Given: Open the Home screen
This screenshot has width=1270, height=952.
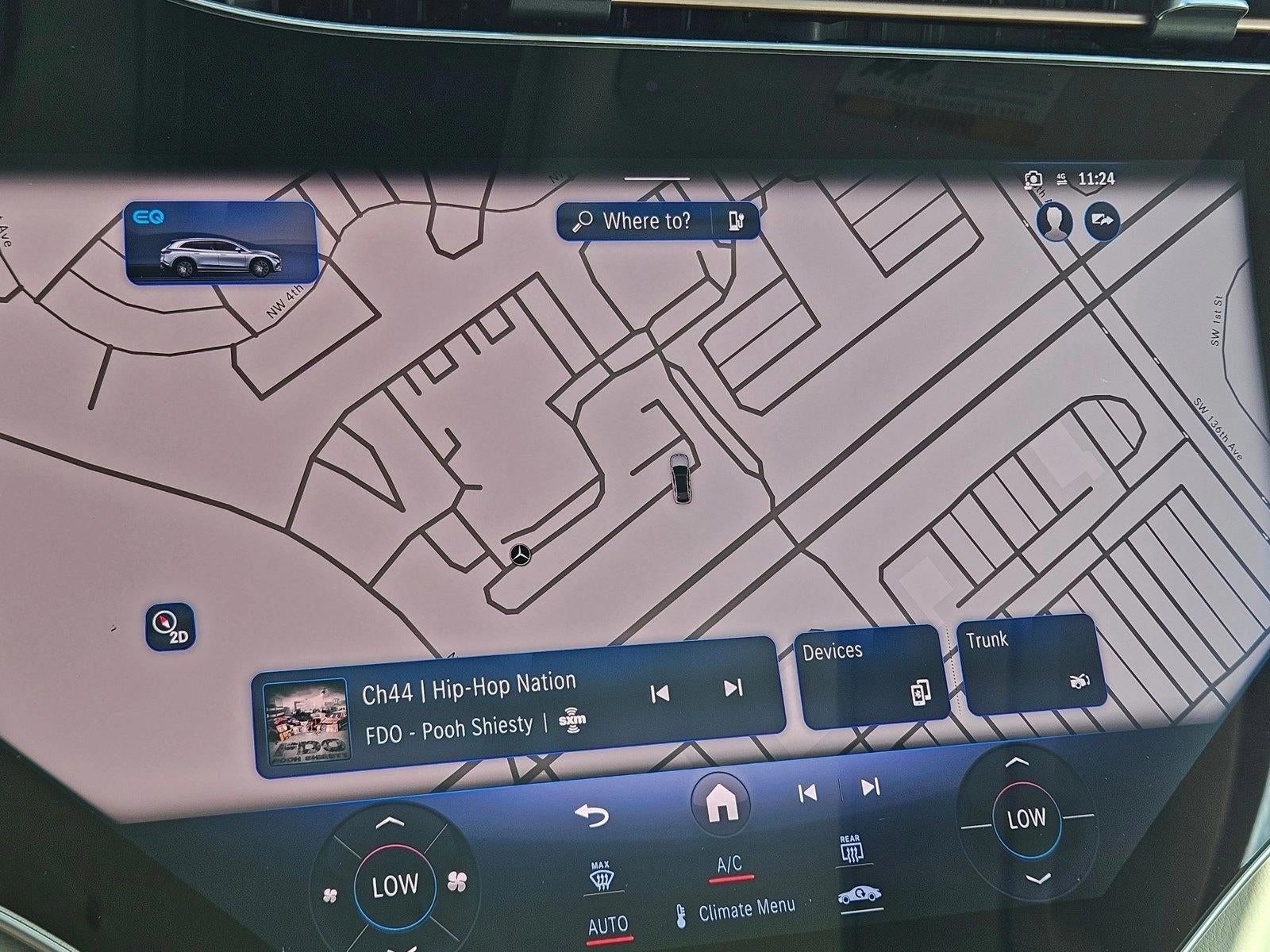Looking at the screenshot, I should pos(721,804).
